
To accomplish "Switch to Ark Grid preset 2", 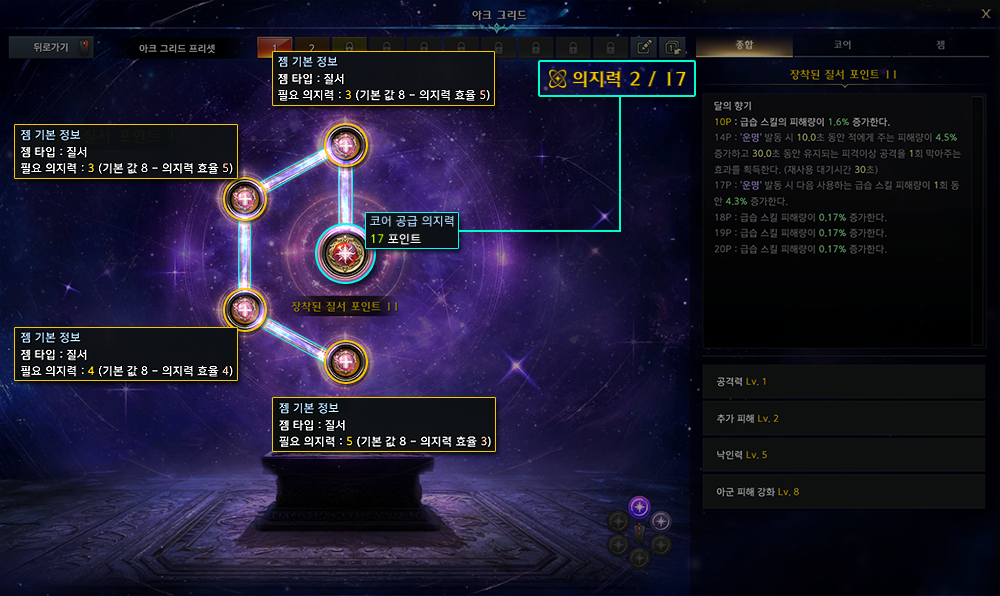I will coord(311,48).
